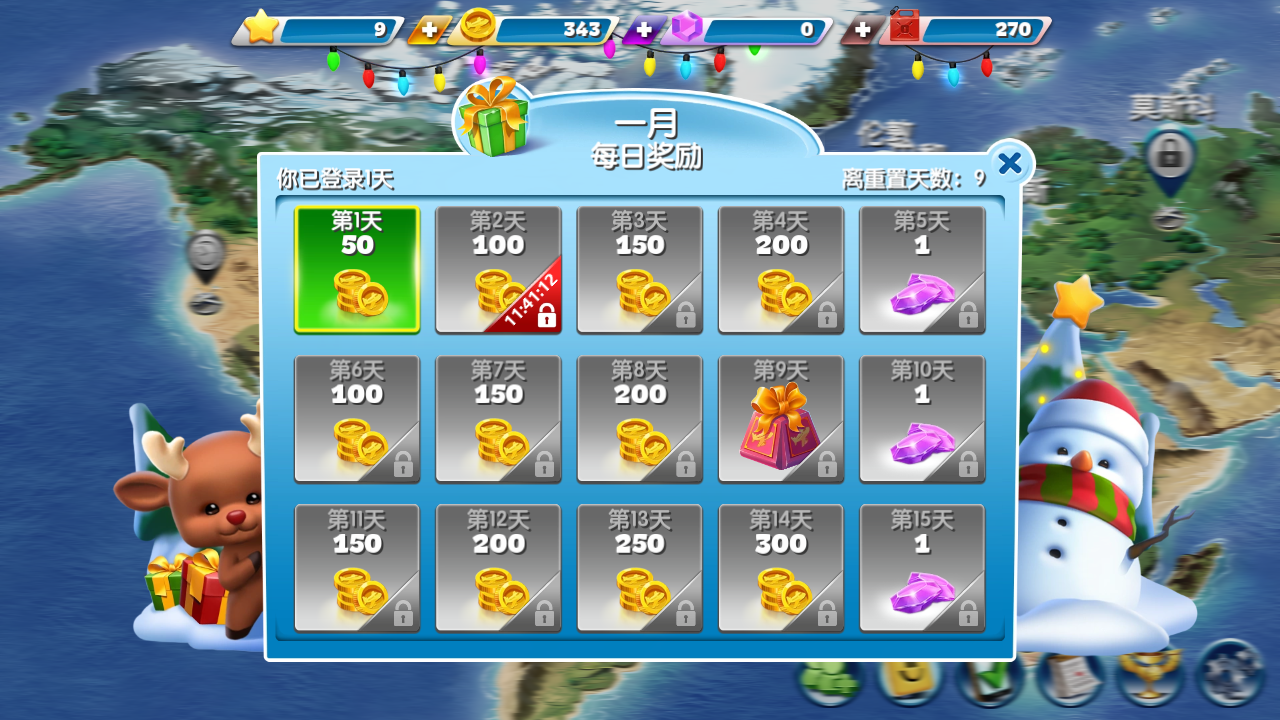Select the Day 4 tile with 200 coins
This screenshot has height=720, width=1280.
[781, 269]
